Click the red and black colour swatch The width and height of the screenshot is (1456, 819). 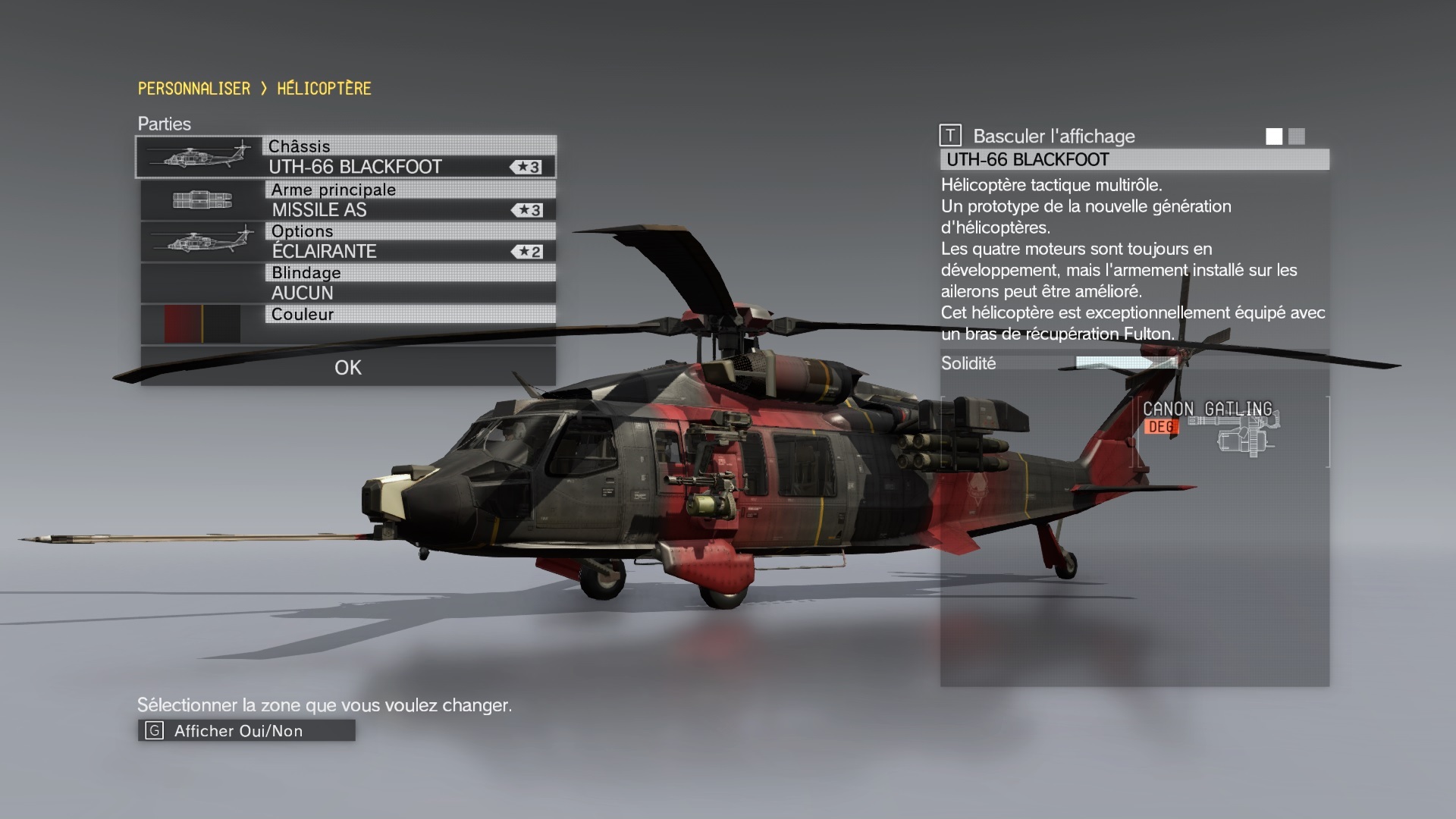coord(202,324)
